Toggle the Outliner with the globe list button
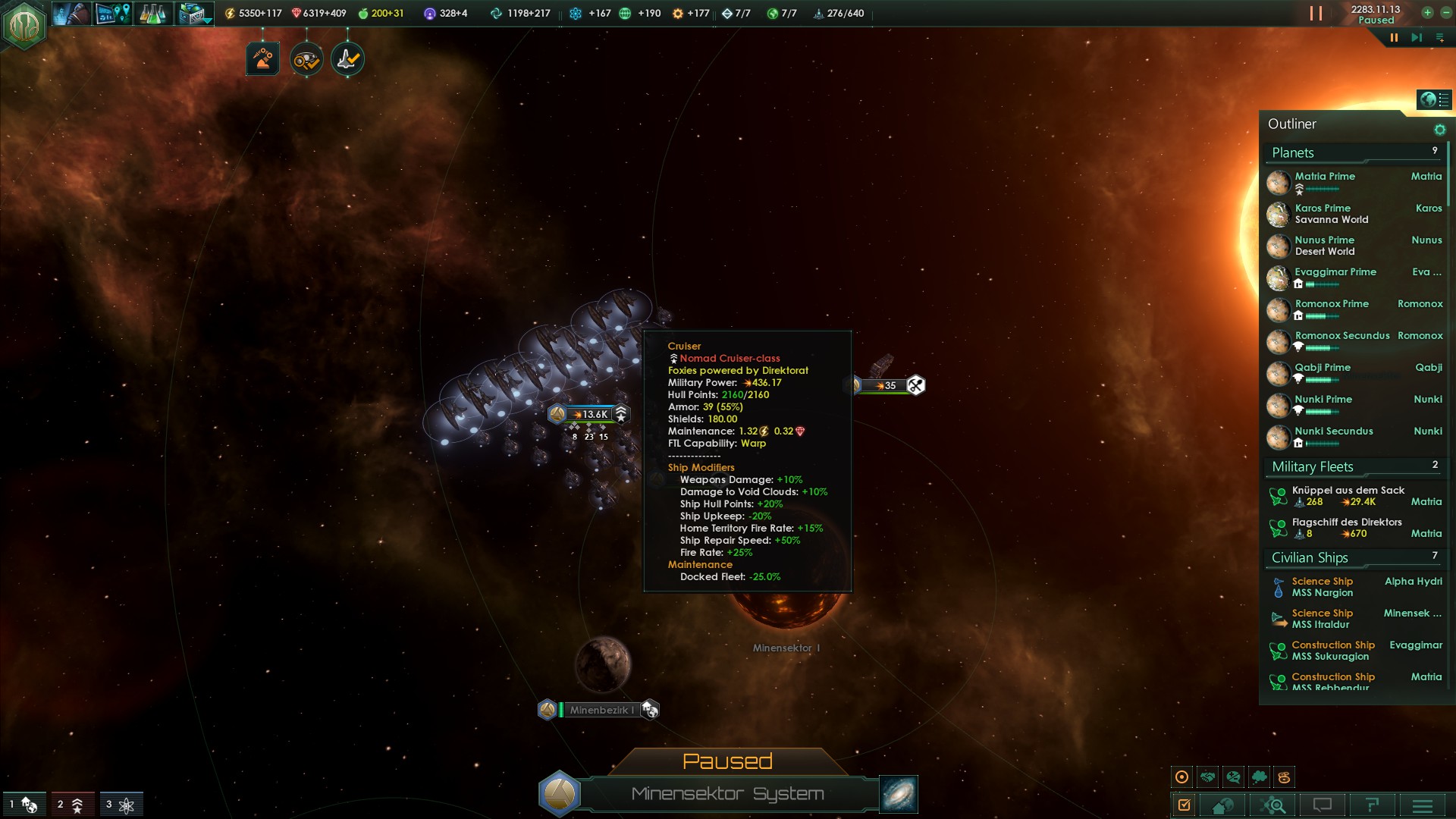This screenshot has height=819, width=1456. pos(1433,99)
